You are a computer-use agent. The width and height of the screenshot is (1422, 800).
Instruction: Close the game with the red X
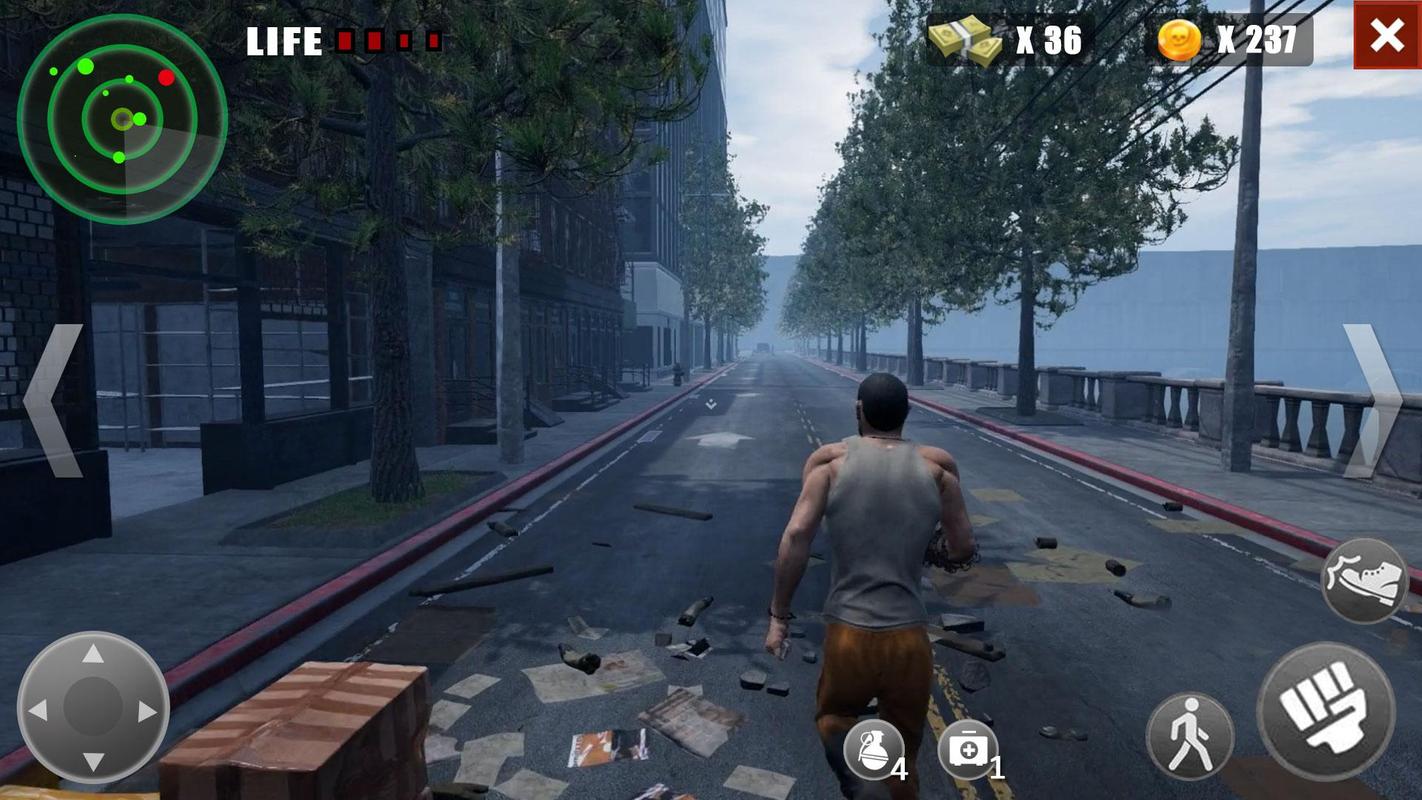pyautogui.click(x=1387, y=36)
